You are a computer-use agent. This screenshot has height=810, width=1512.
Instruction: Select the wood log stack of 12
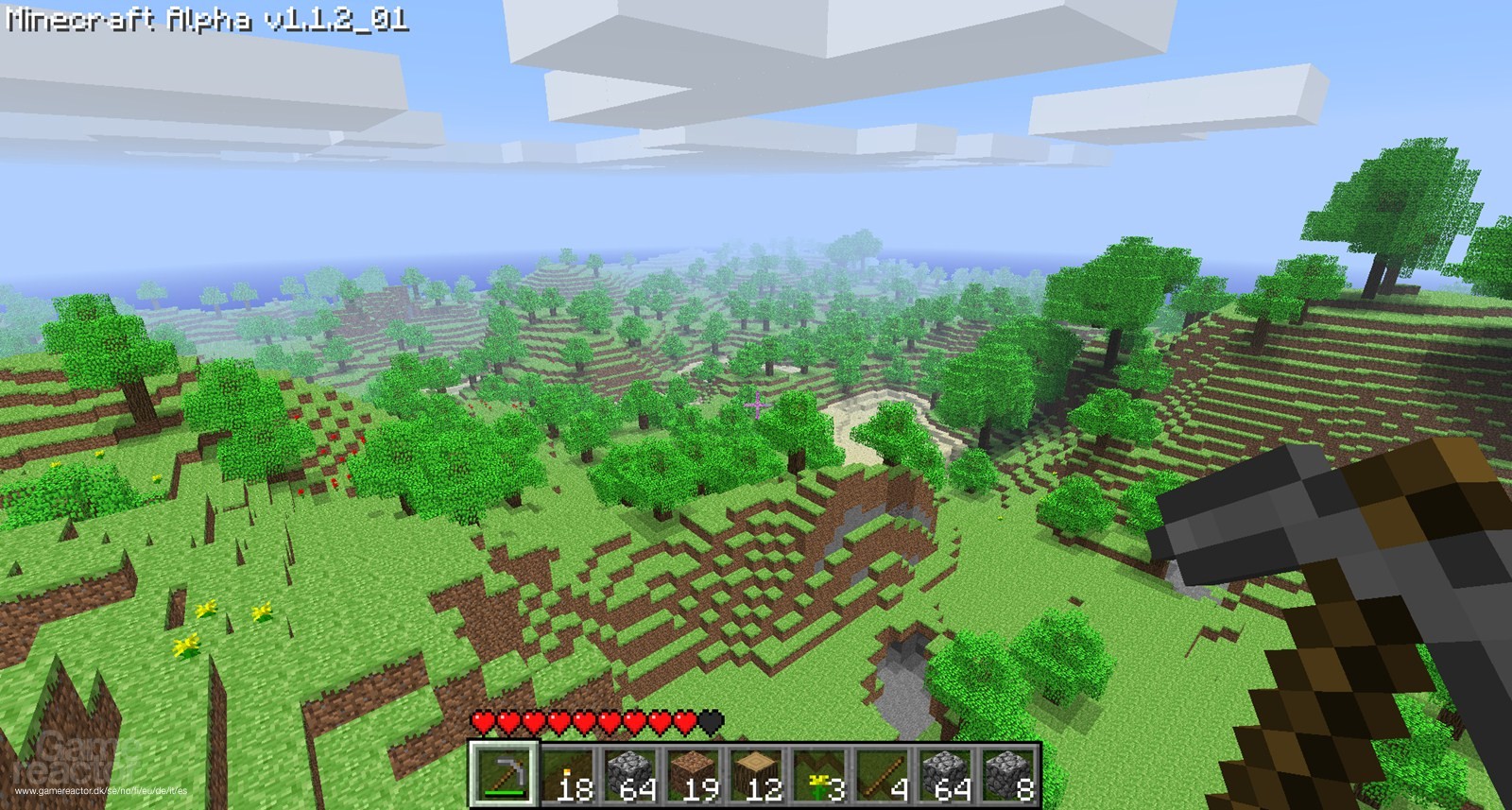pos(756,773)
